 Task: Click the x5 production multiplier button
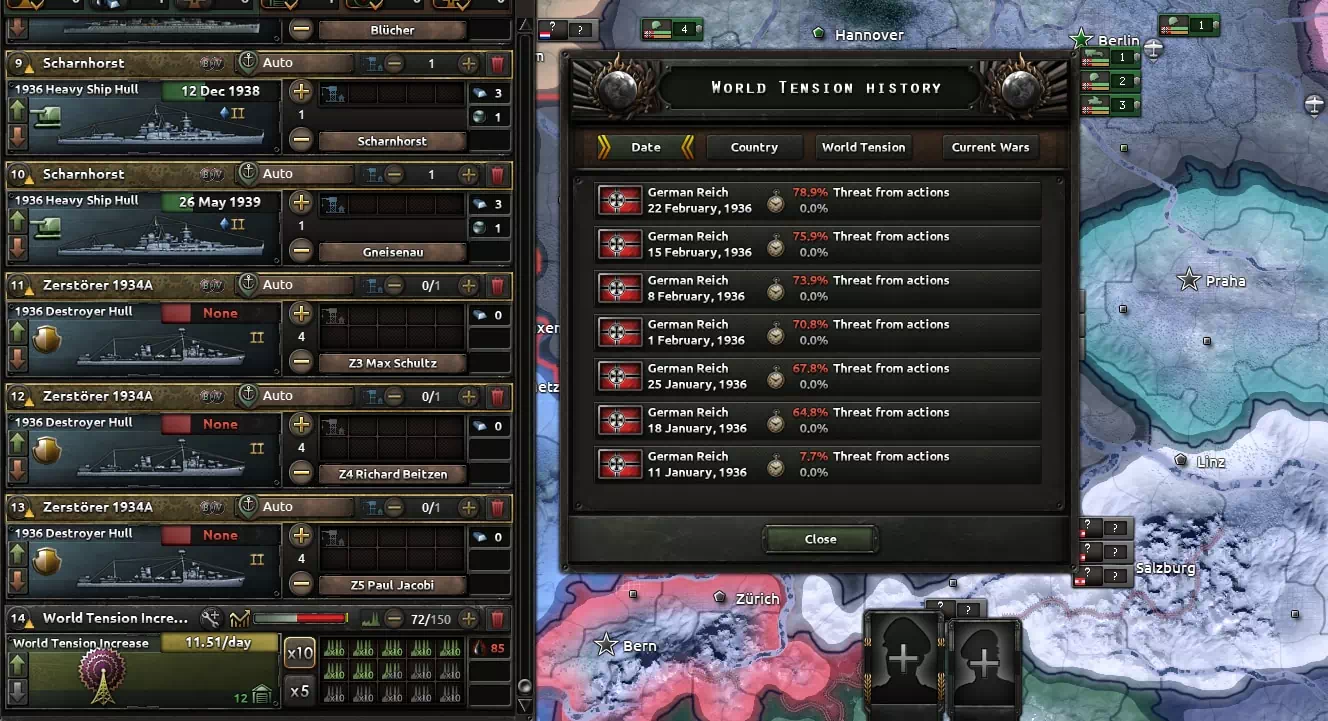click(300, 690)
